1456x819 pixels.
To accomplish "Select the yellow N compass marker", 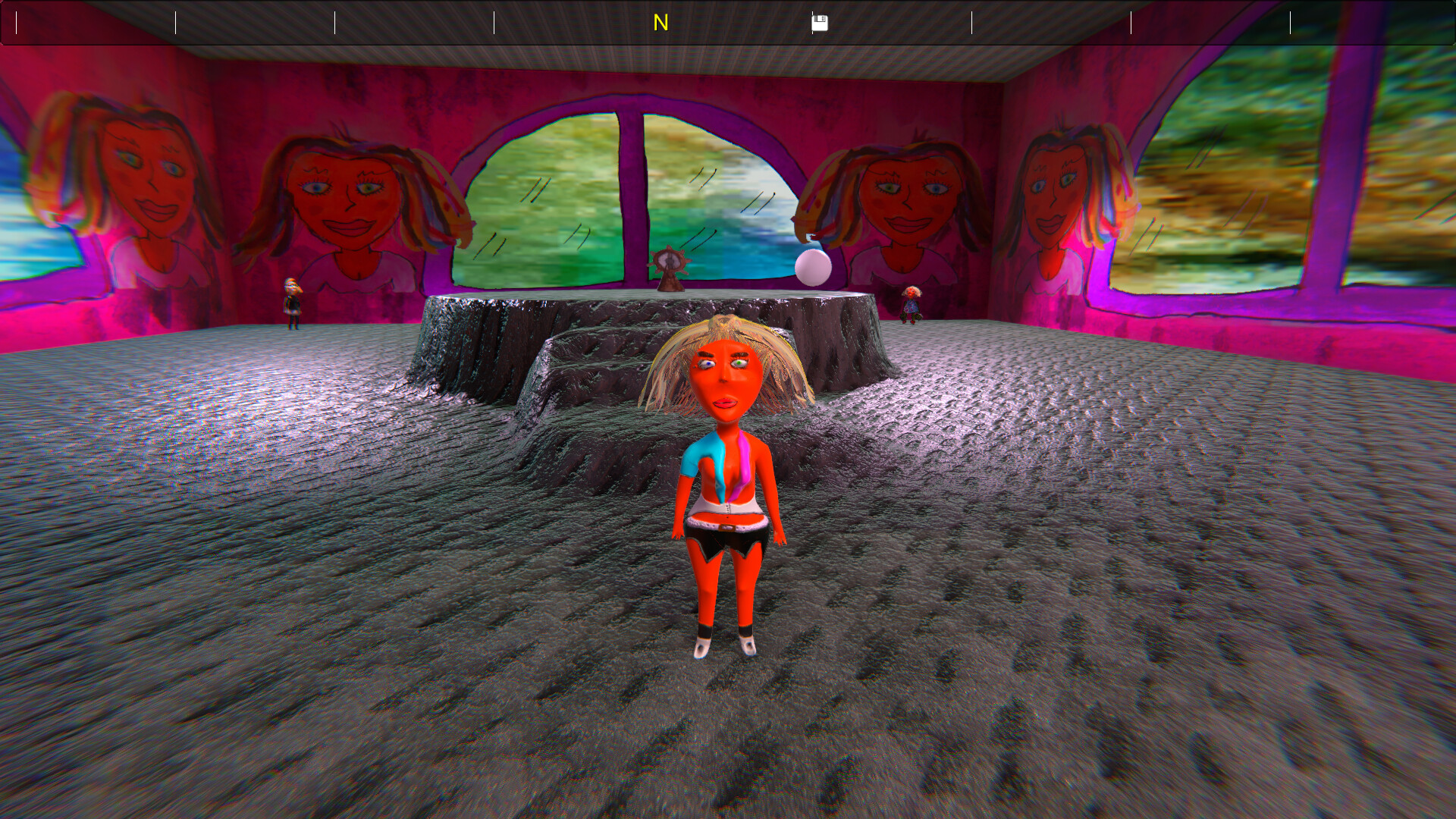I will coord(660,23).
